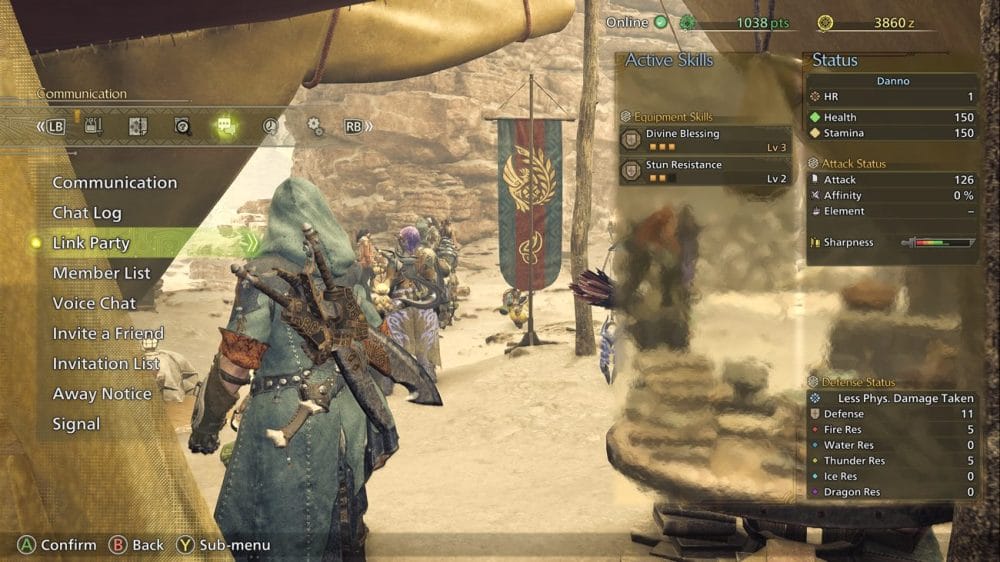Choose the Link Party option

click(x=91, y=243)
